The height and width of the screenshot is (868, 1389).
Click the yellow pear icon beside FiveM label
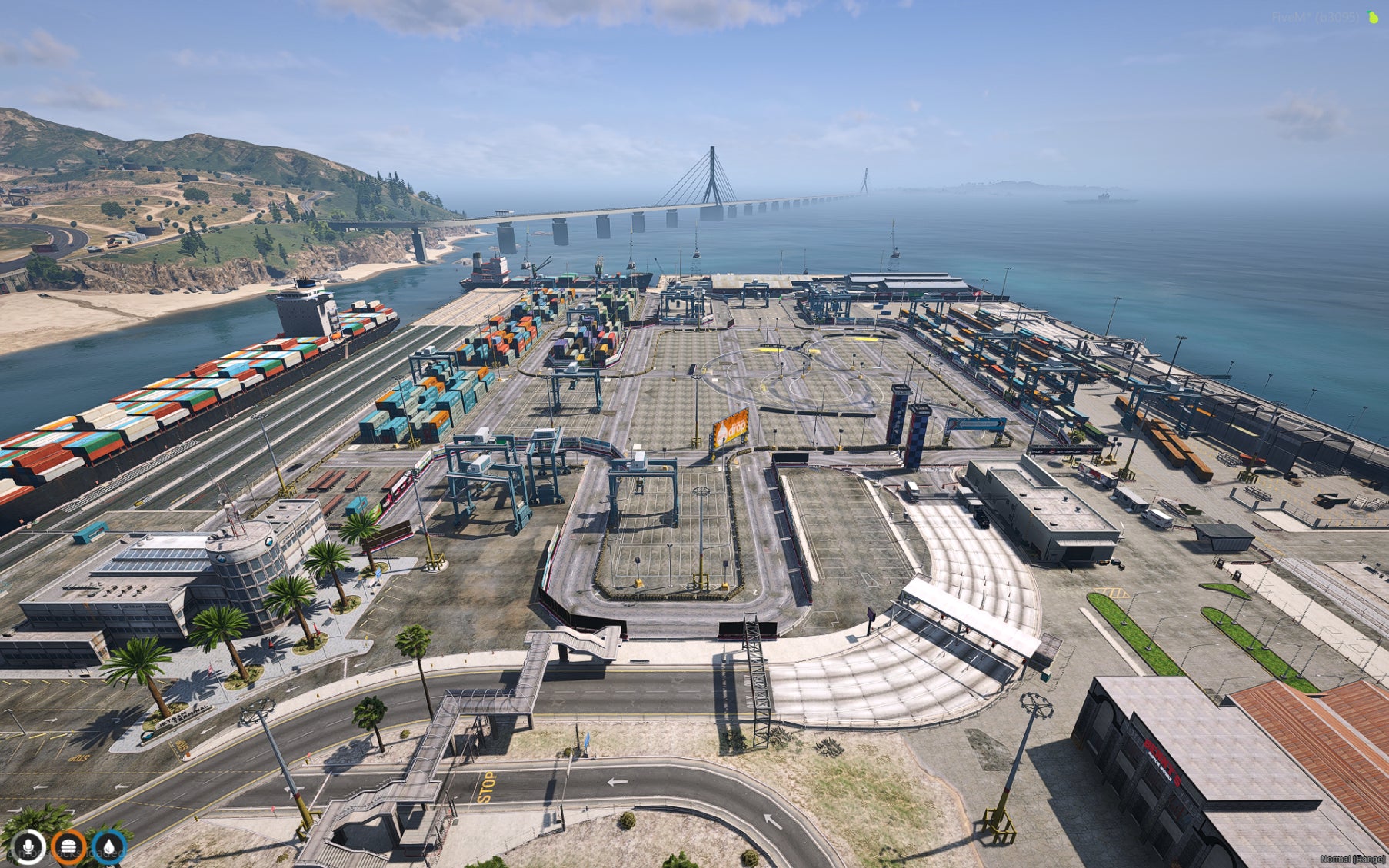[x=1373, y=17]
